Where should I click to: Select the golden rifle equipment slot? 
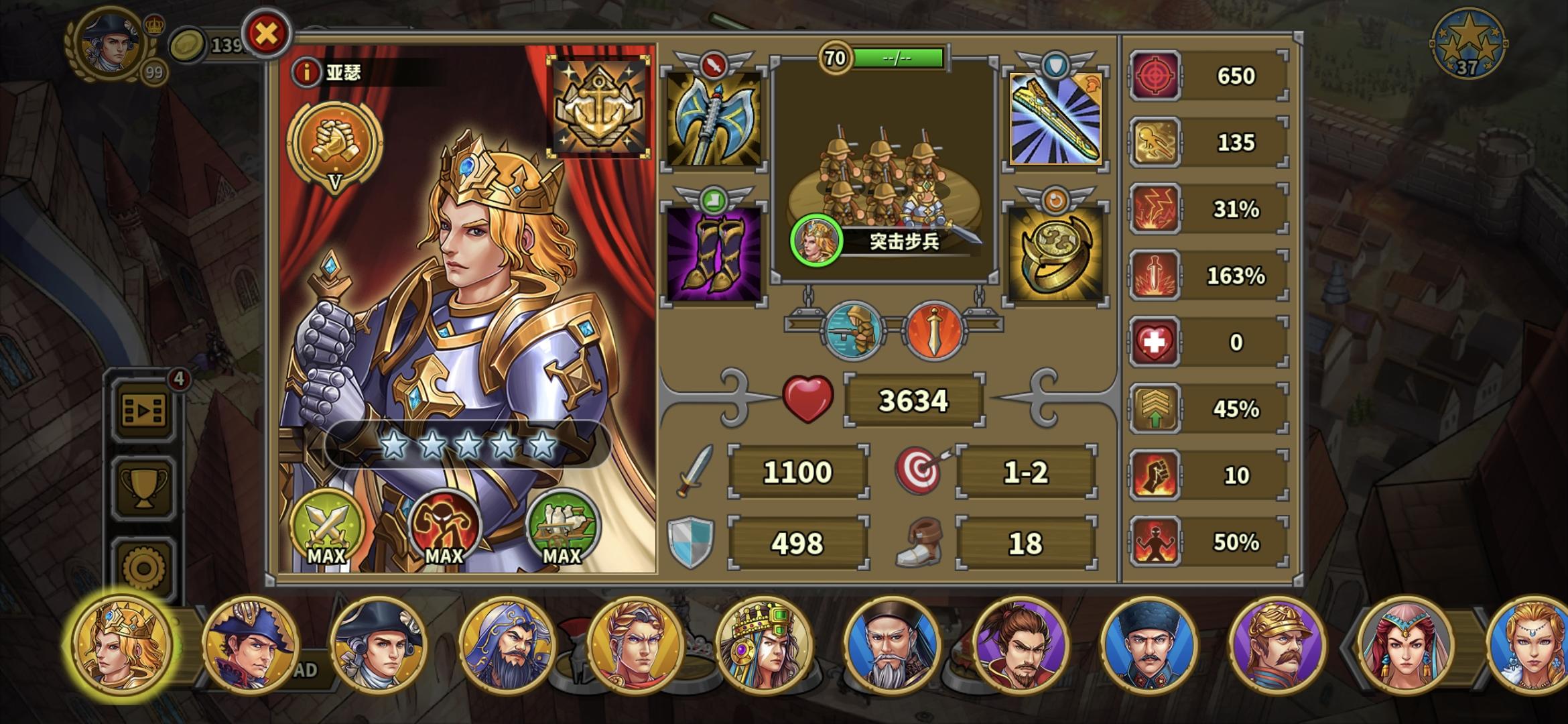point(1053,123)
